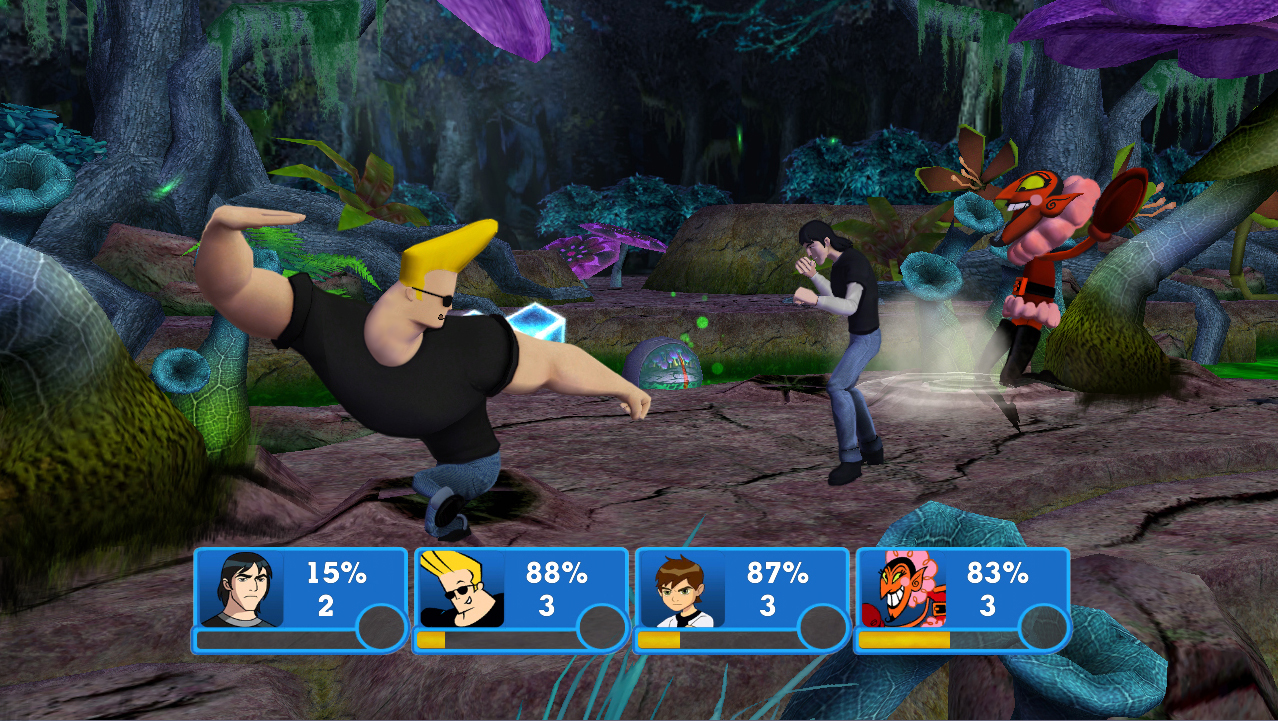The width and height of the screenshot is (1278, 721).
Task: Click Johnny Bravo's player portrait
Action: coord(461,588)
